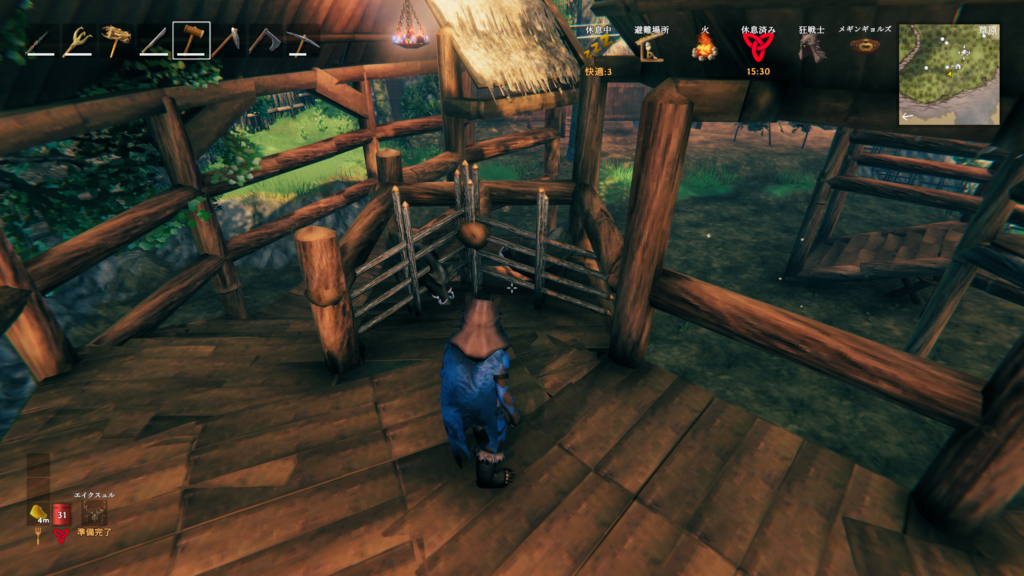Click the エイクスュル forsaken power icon
Screen dimensions: 1024x576
pos(95,513)
